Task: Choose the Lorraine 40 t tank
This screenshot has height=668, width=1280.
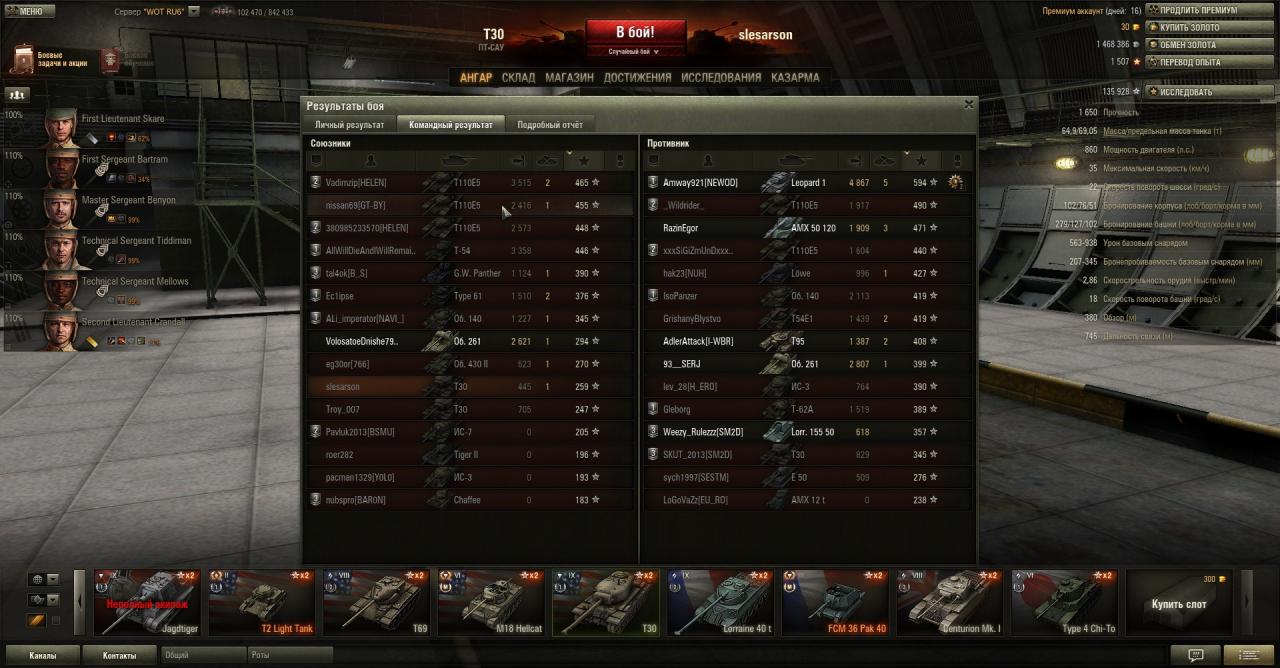Action: tap(720, 602)
